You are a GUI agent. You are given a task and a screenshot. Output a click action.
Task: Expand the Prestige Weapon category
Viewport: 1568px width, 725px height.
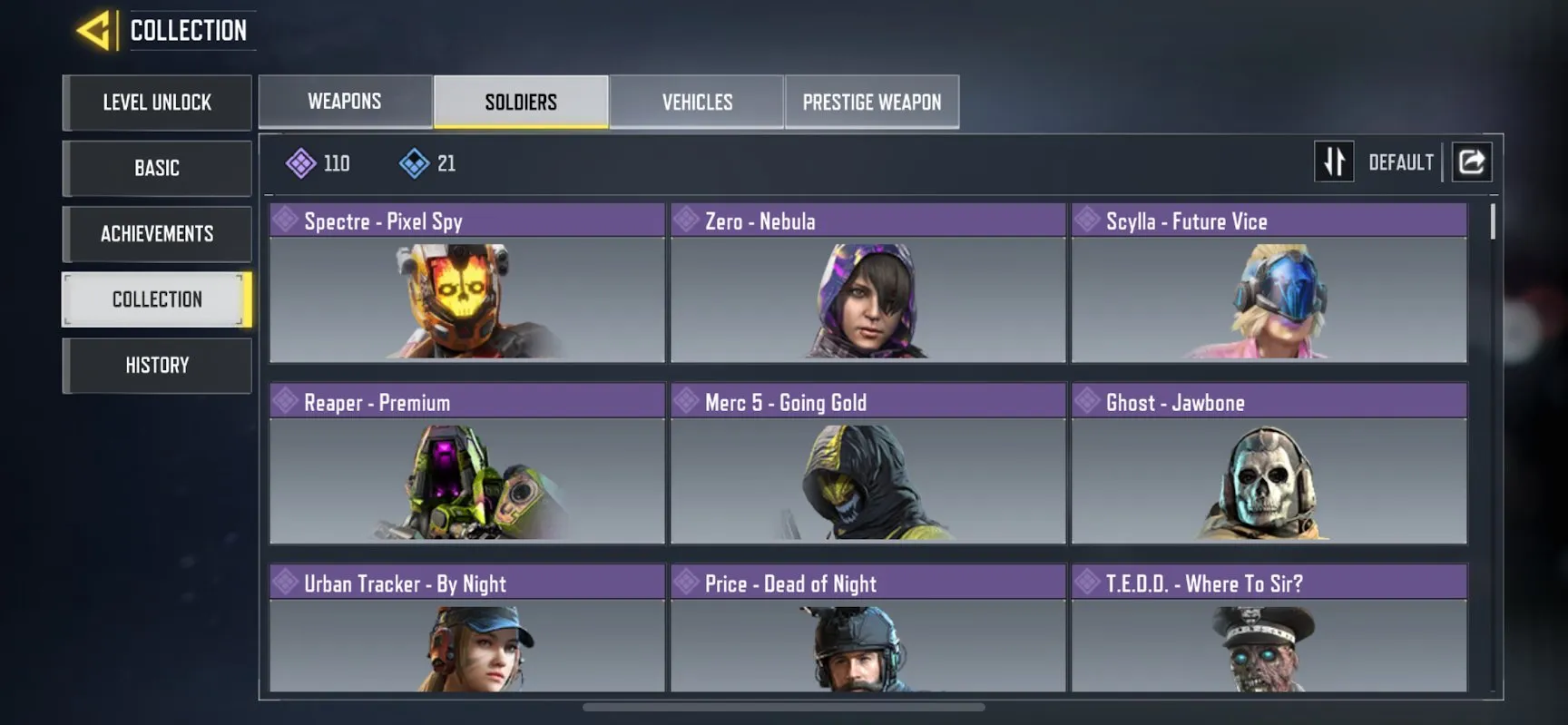[871, 102]
